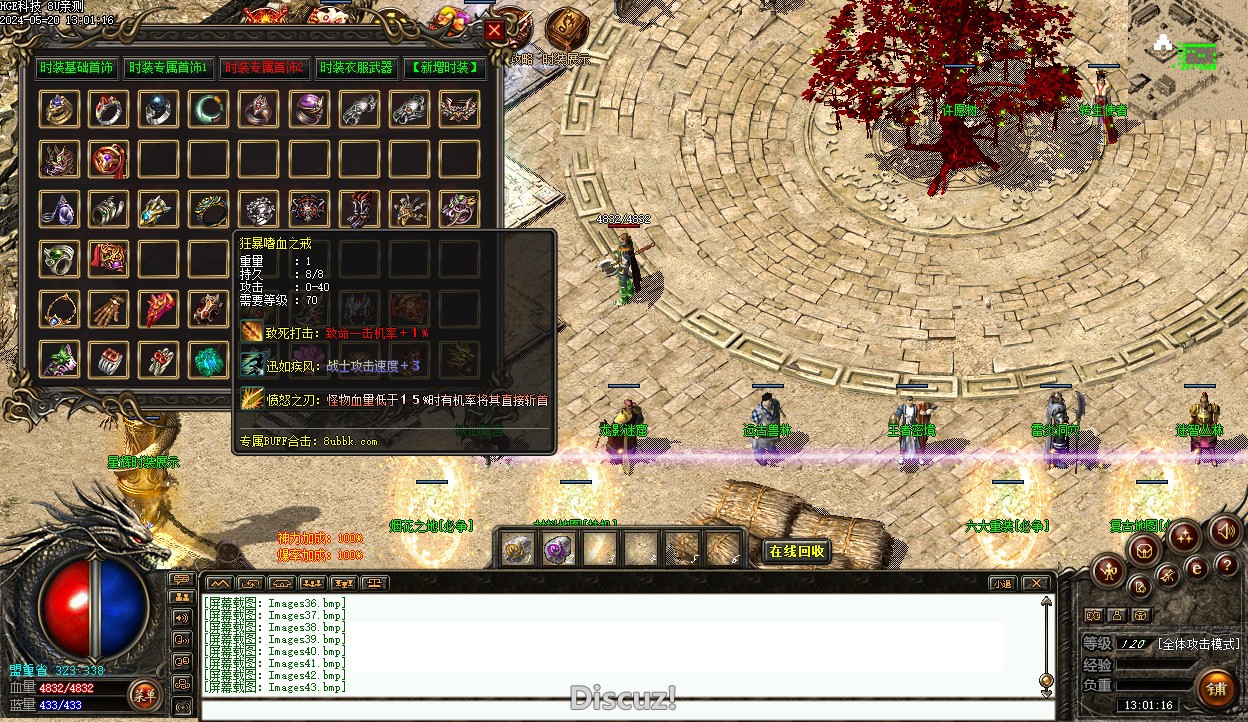Open the character figure icon button
Viewport: 1248px width, 722px height.
click(x=1108, y=571)
